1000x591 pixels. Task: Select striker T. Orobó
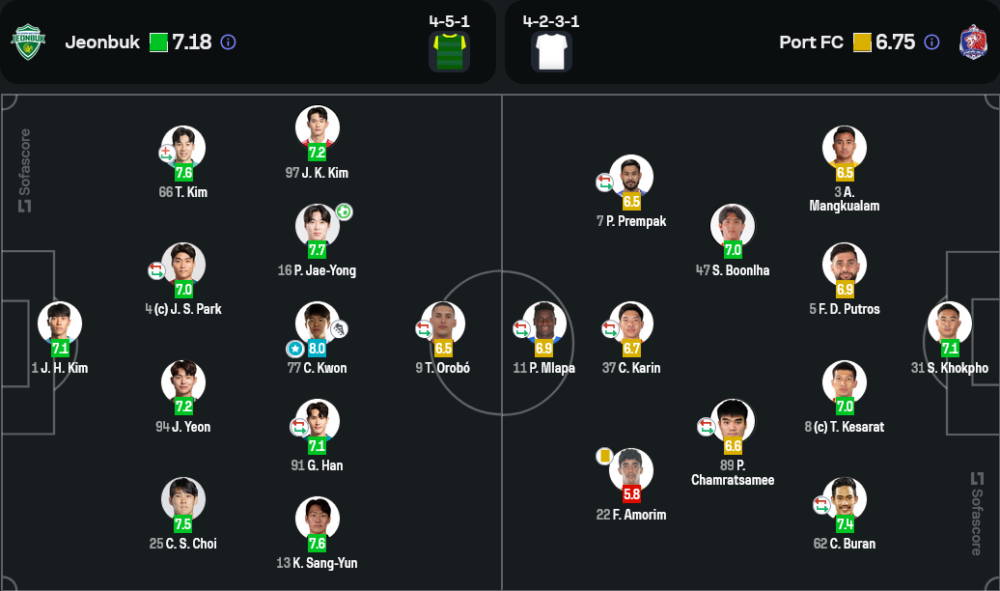[x=443, y=325]
